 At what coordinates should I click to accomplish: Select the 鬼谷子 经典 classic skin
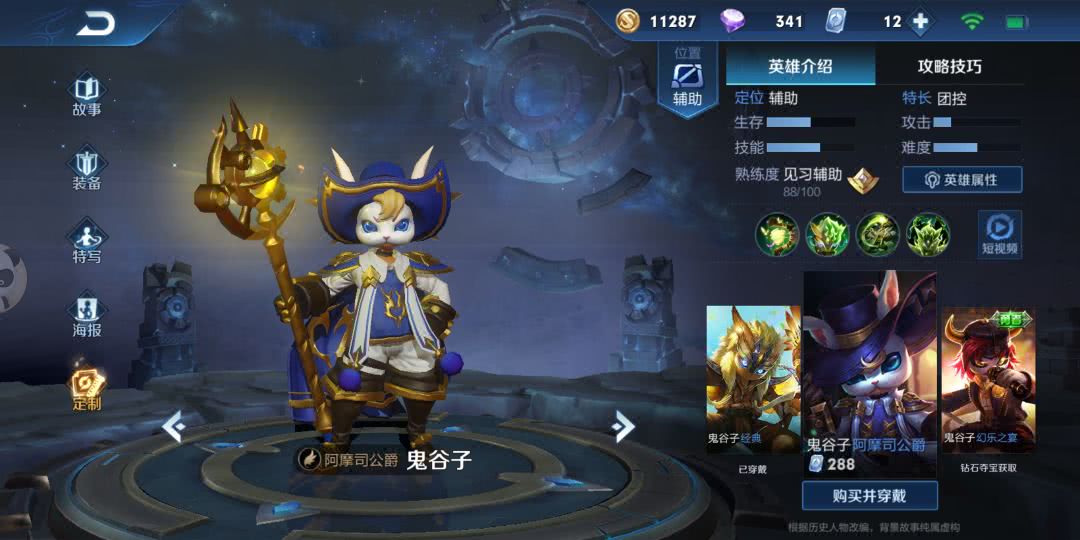coord(754,380)
